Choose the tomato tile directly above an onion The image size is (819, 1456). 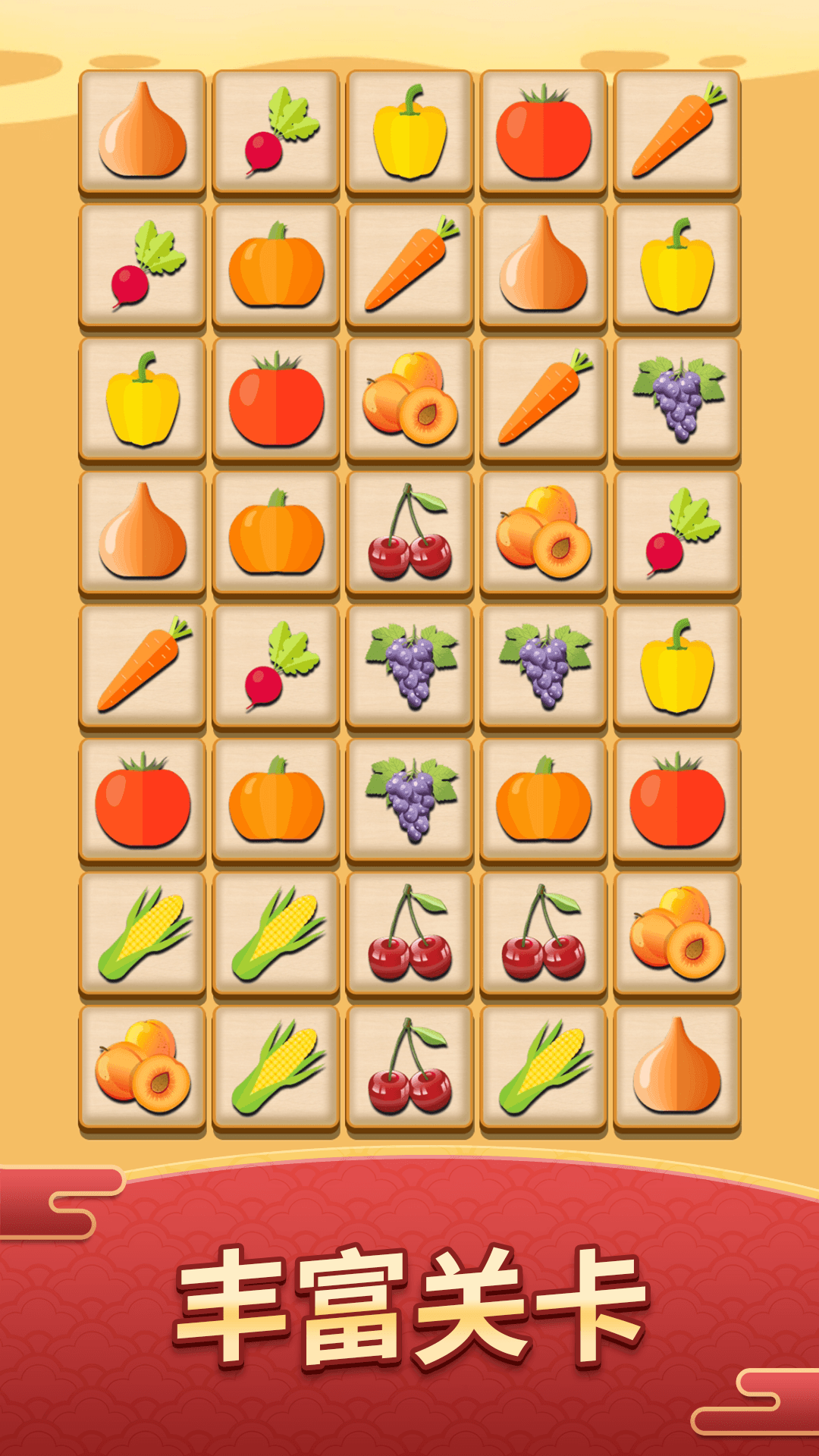544,131
